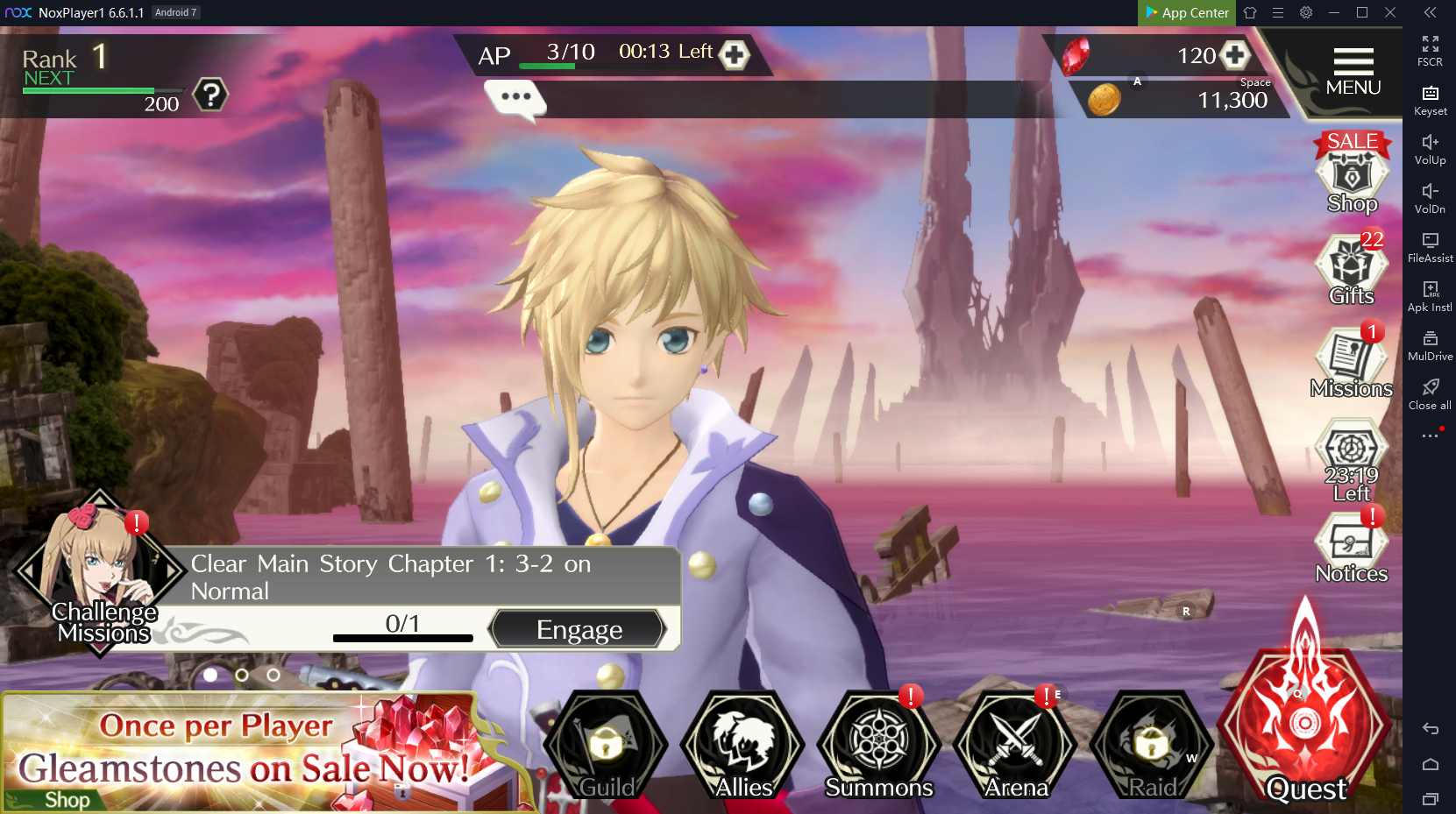Enter the Arena
Screen dimensions: 1456x814
click(1016, 747)
